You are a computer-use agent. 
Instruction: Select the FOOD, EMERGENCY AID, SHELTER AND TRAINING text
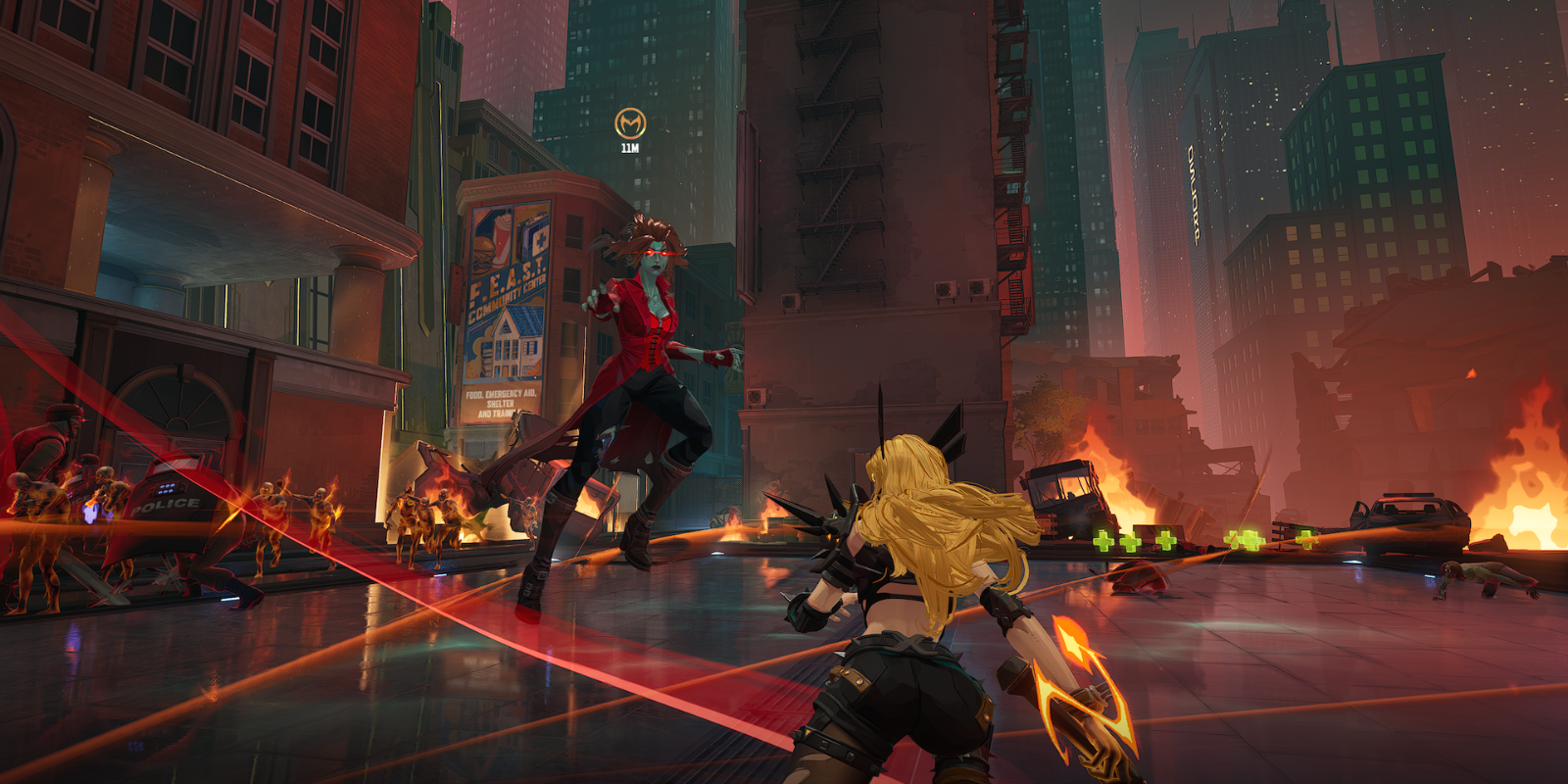[x=502, y=402]
